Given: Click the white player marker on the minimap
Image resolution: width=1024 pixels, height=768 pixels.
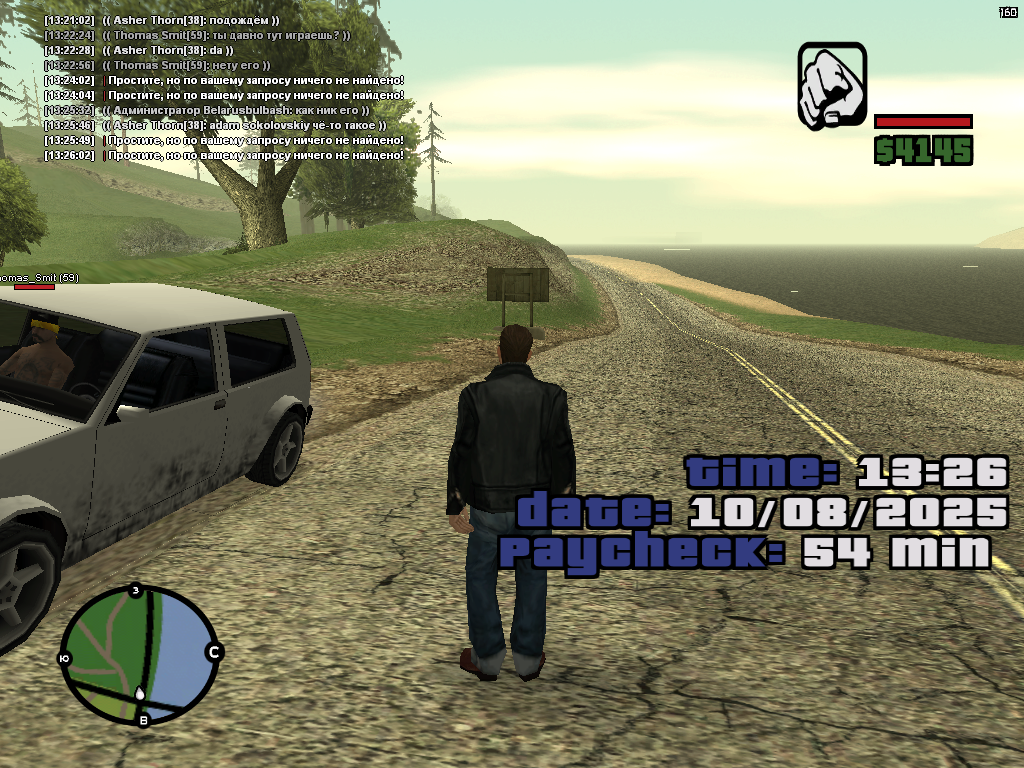Looking at the screenshot, I should (140, 692).
